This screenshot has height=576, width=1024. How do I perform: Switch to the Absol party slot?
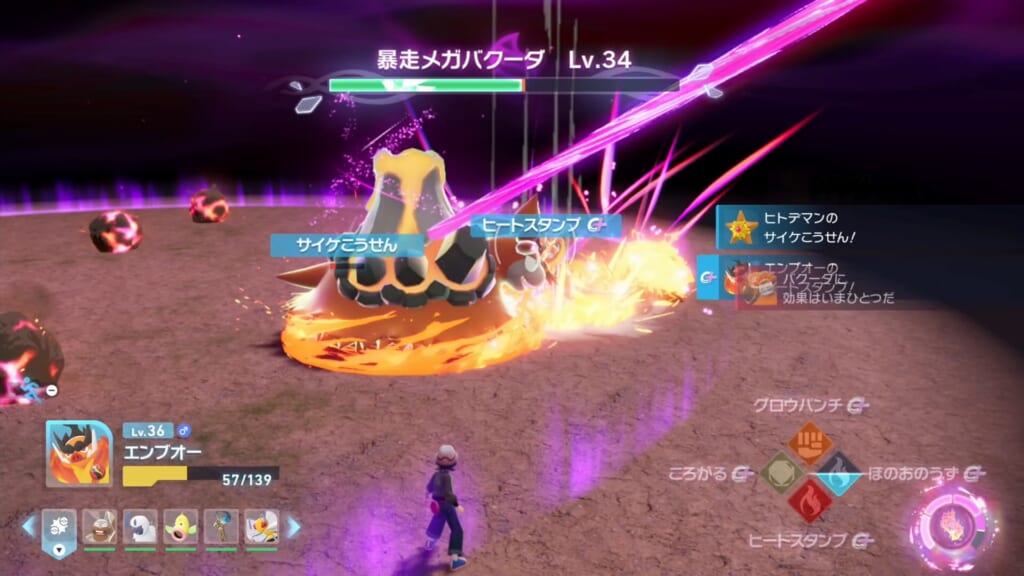141,527
